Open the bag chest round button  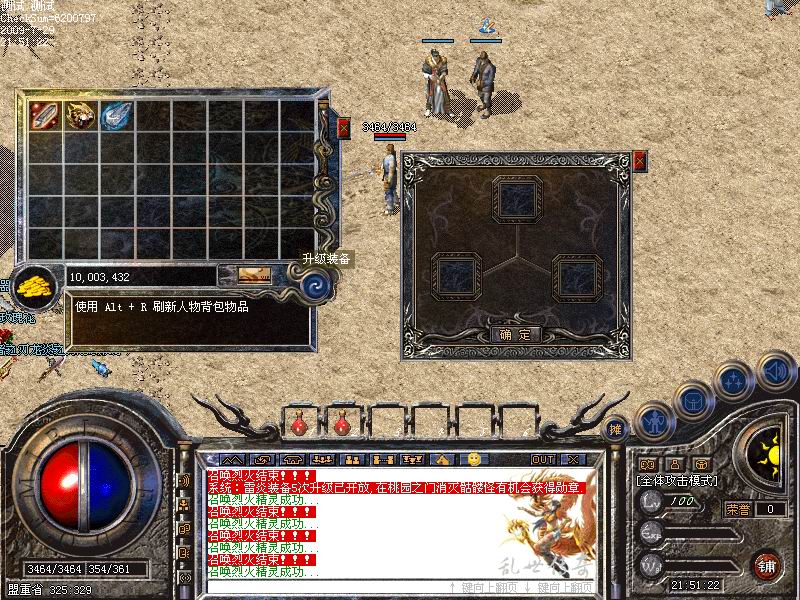point(694,400)
